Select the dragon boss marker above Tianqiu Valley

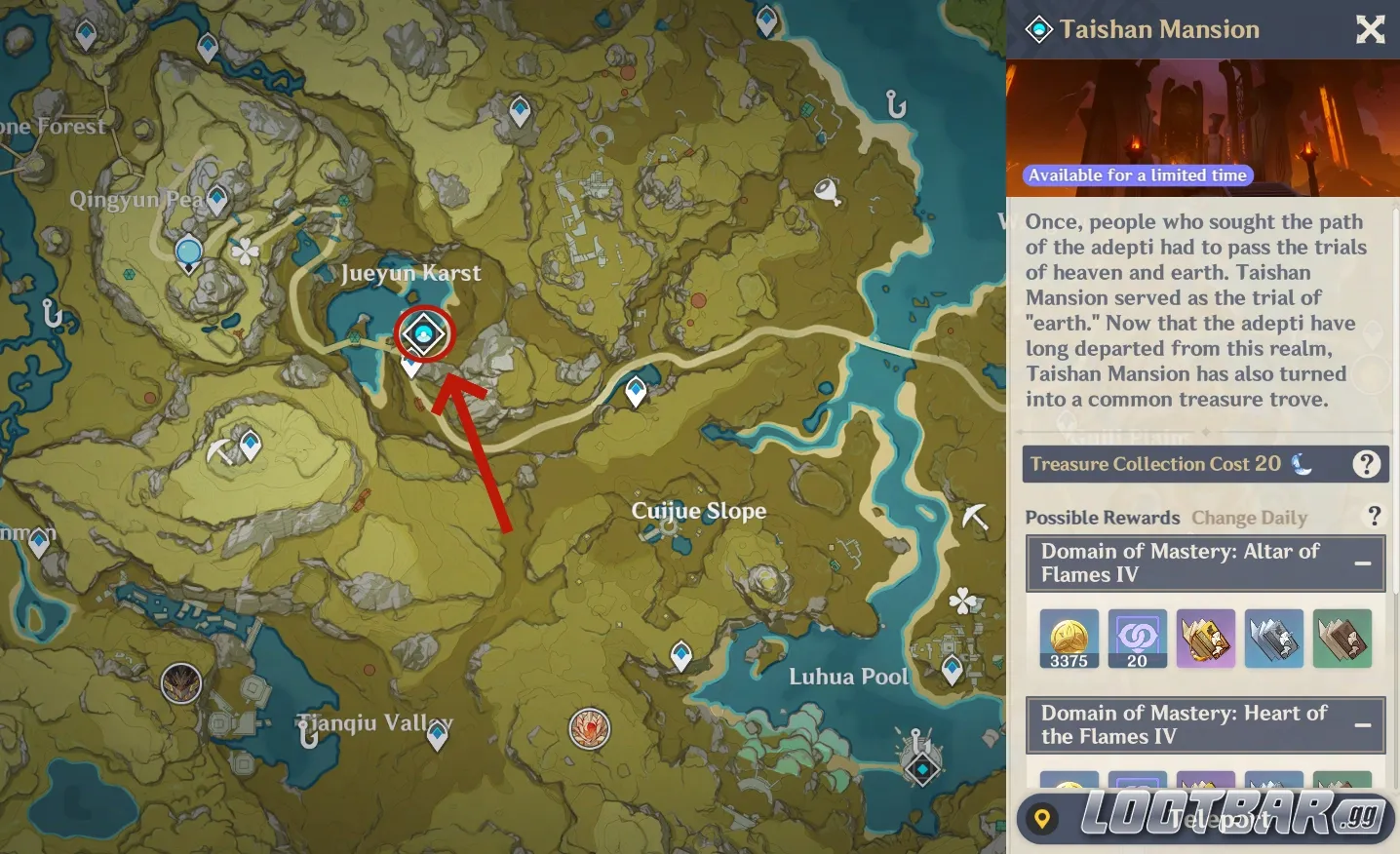click(181, 682)
